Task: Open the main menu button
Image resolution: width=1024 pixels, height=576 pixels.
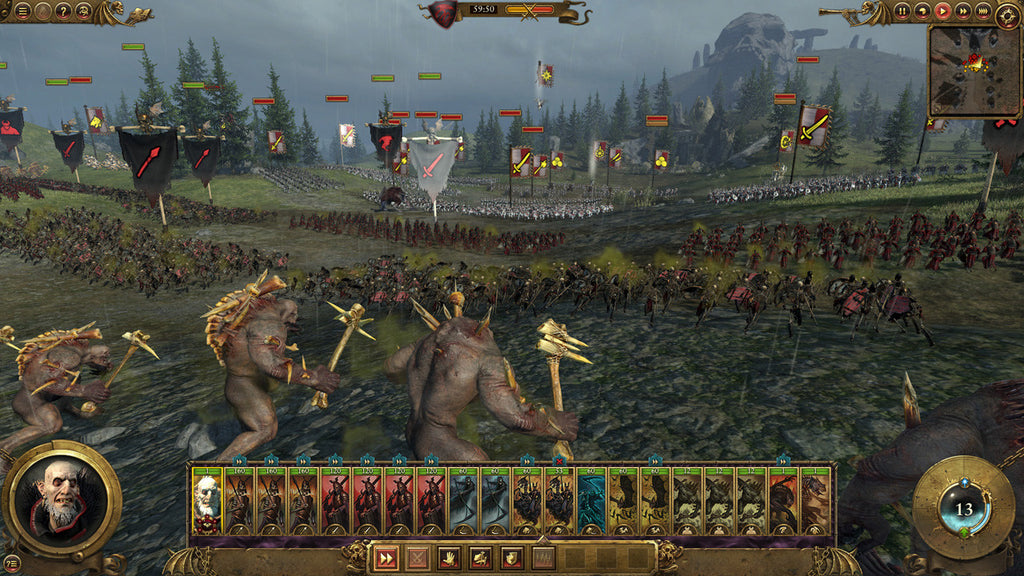Action: pos(22,11)
